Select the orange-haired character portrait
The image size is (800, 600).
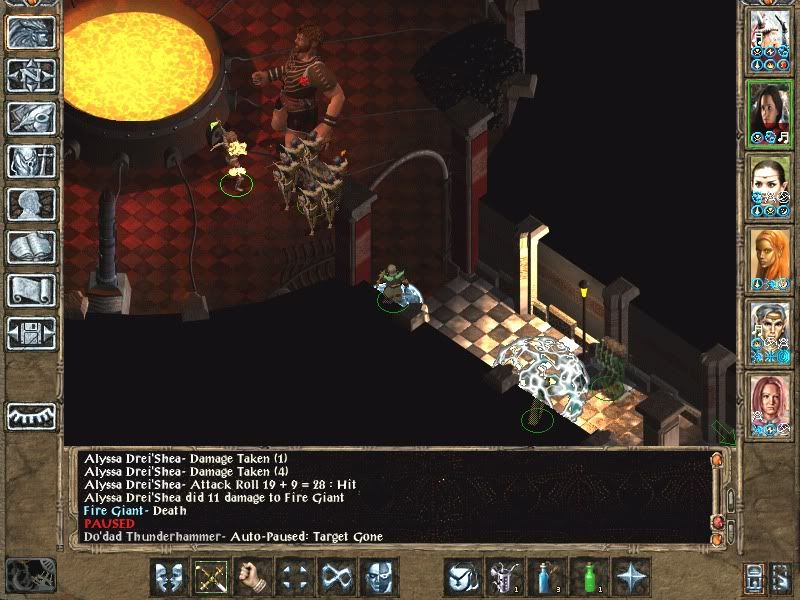tap(769, 260)
